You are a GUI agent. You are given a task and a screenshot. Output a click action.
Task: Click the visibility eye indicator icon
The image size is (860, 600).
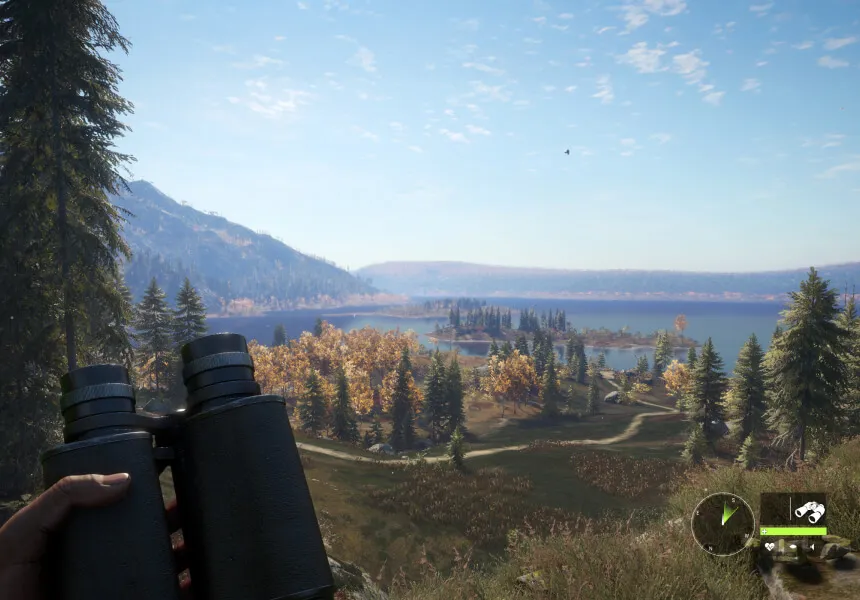793,547
